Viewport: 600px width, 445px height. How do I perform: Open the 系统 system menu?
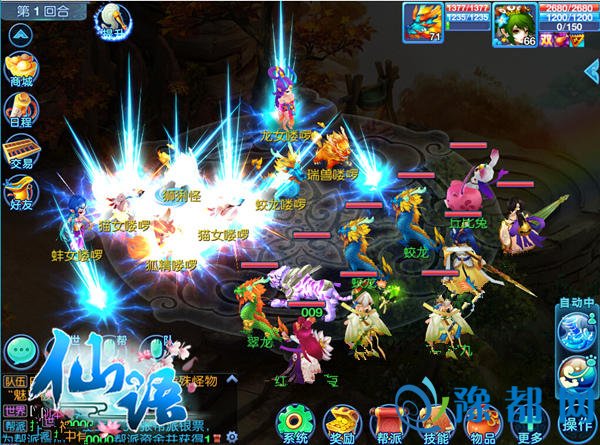(x=294, y=424)
